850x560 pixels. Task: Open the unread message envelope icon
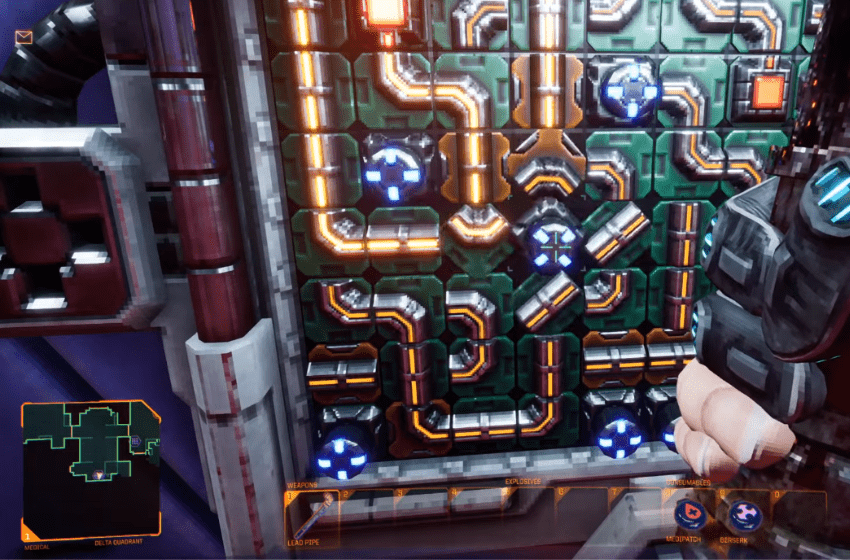click(24, 38)
